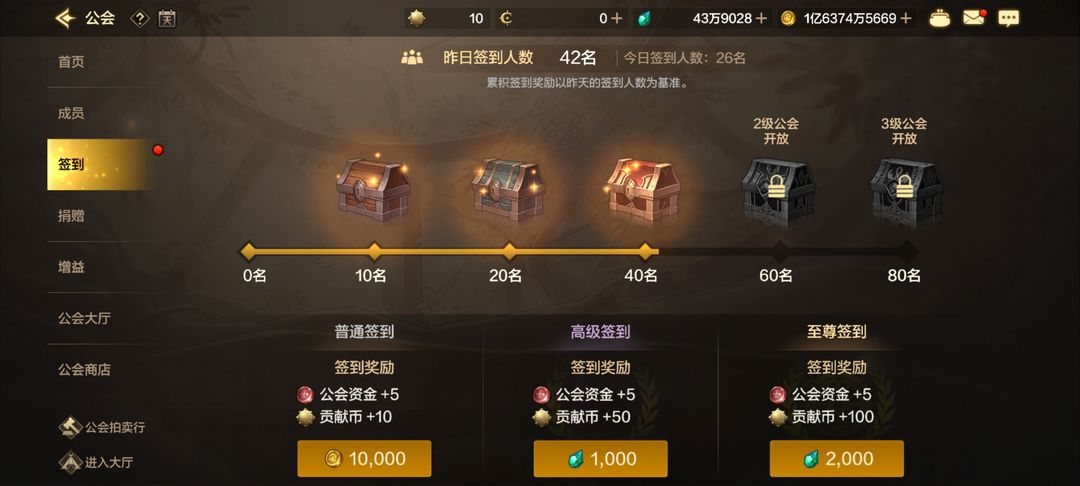Pay 2,000 gems for 至尊签到
Image resolution: width=1080 pixels, height=486 pixels.
(x=836, y=459)
